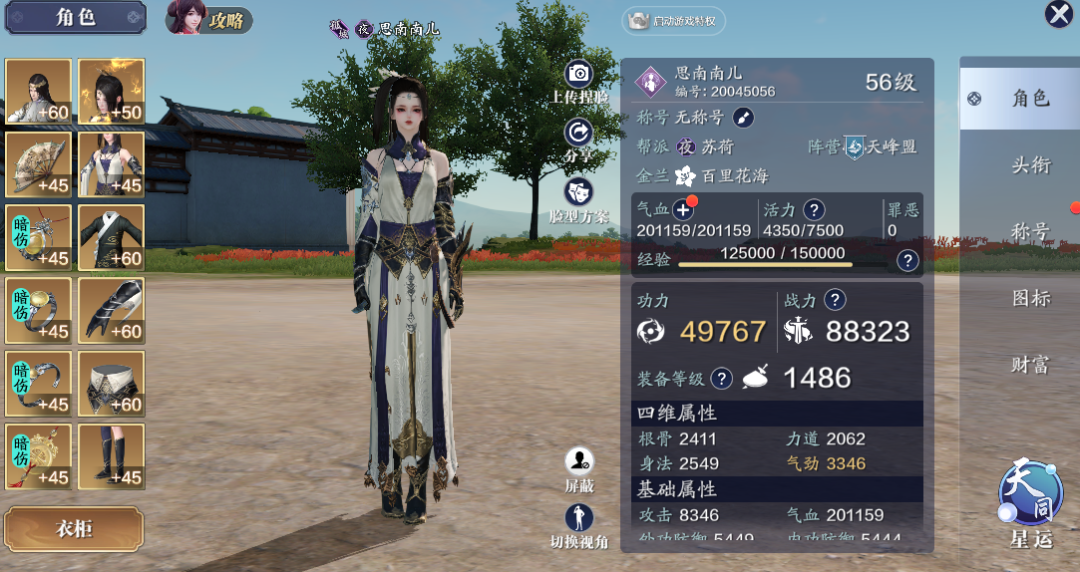Switch camera with 切换视角

pyautogui.click(x=579, y=519)
